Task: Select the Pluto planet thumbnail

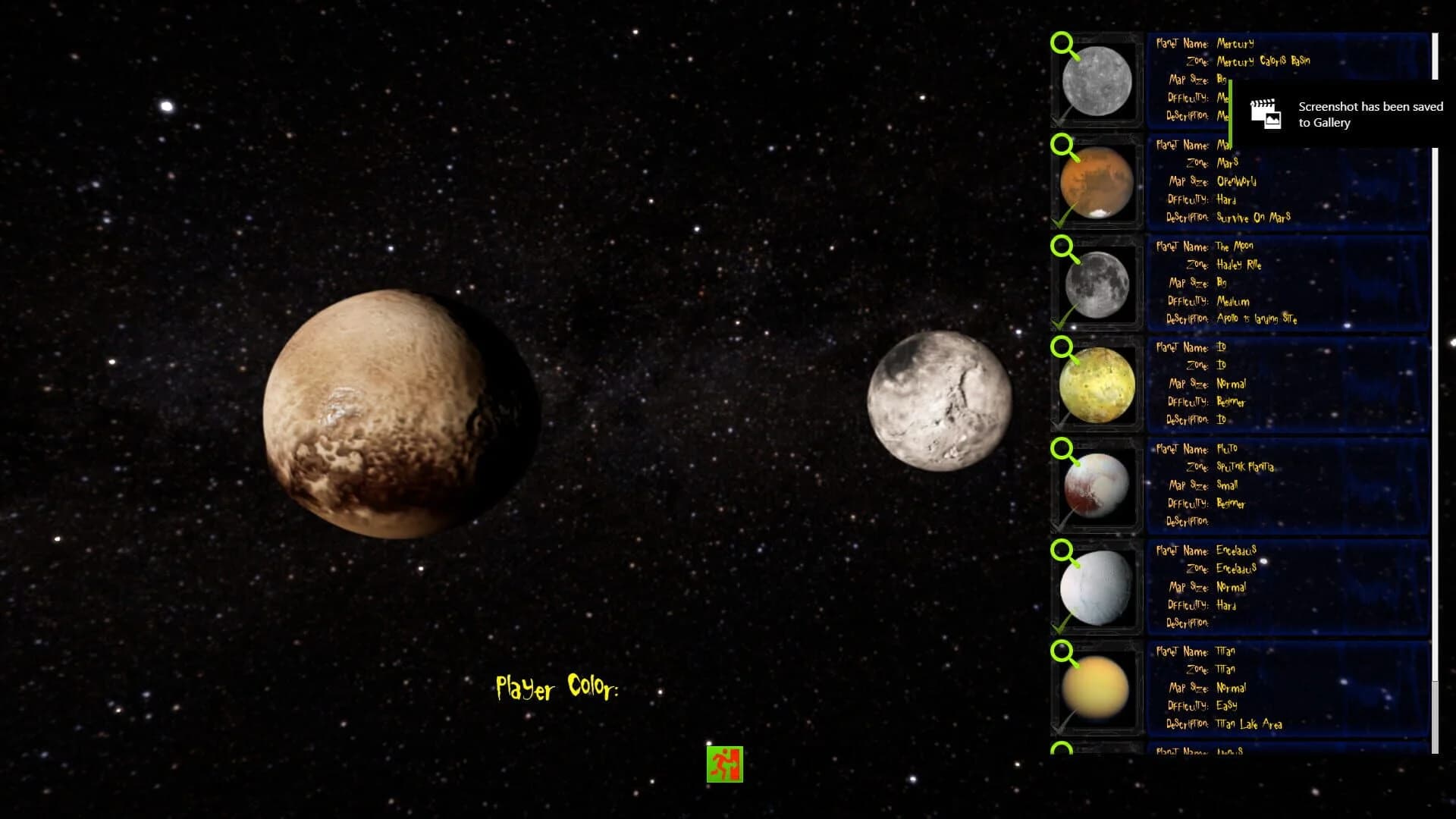Action: [x=1096, y=485]
